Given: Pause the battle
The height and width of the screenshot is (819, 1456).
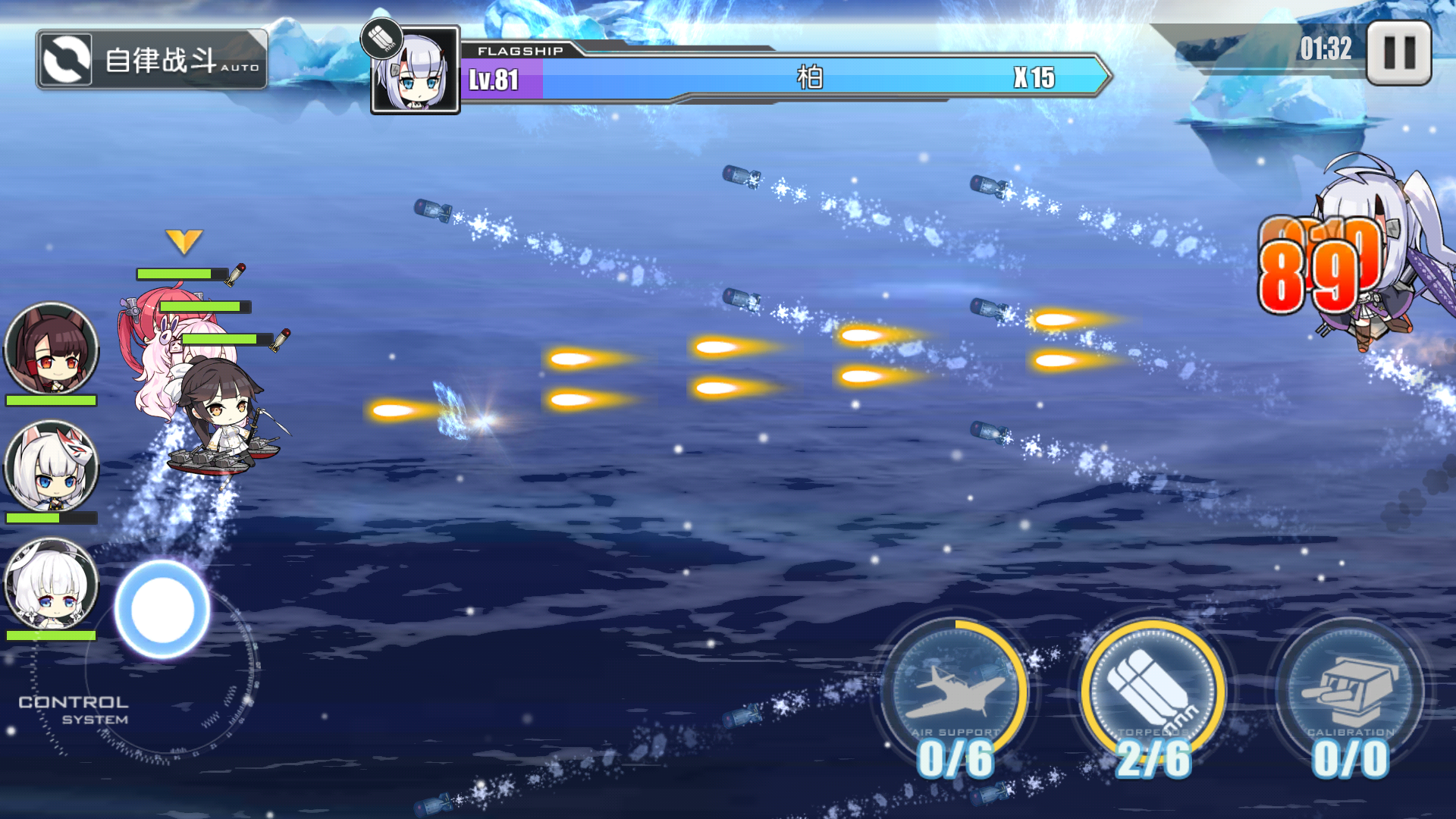Looking at the screenshot, I should click(1398, 53).
